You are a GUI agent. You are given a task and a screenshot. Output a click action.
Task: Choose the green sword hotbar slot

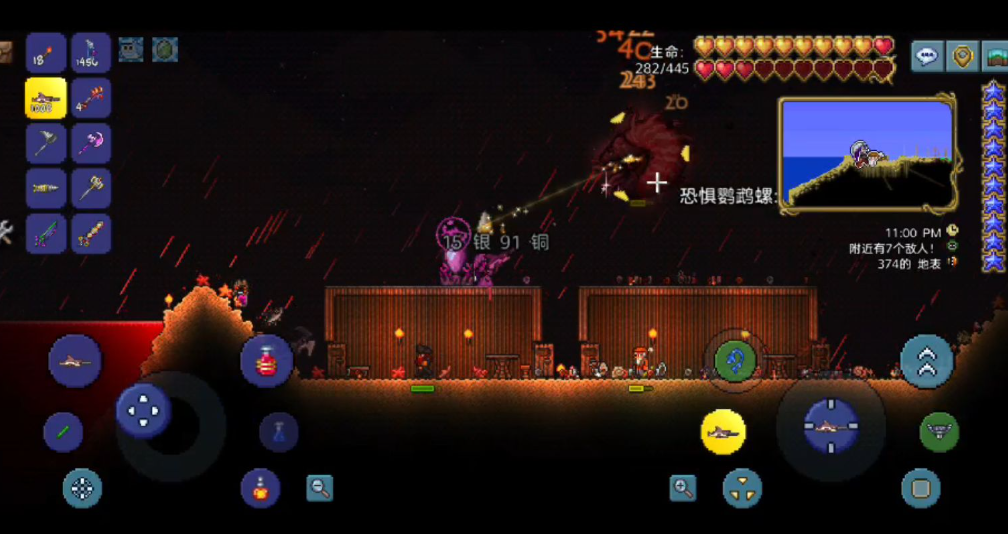[x=46, y=233]
